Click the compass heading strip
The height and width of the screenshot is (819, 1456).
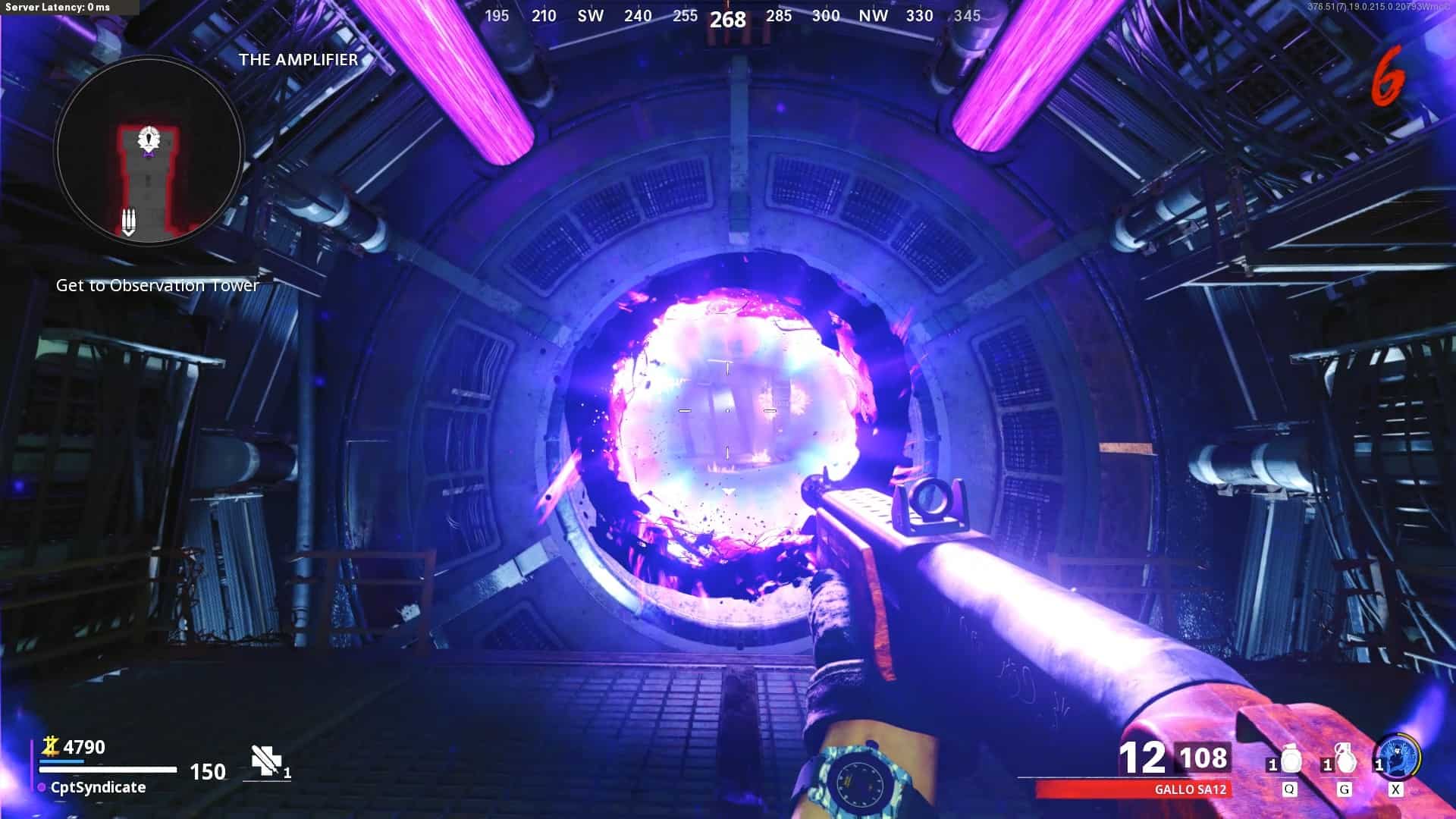[x=728, y=17]
